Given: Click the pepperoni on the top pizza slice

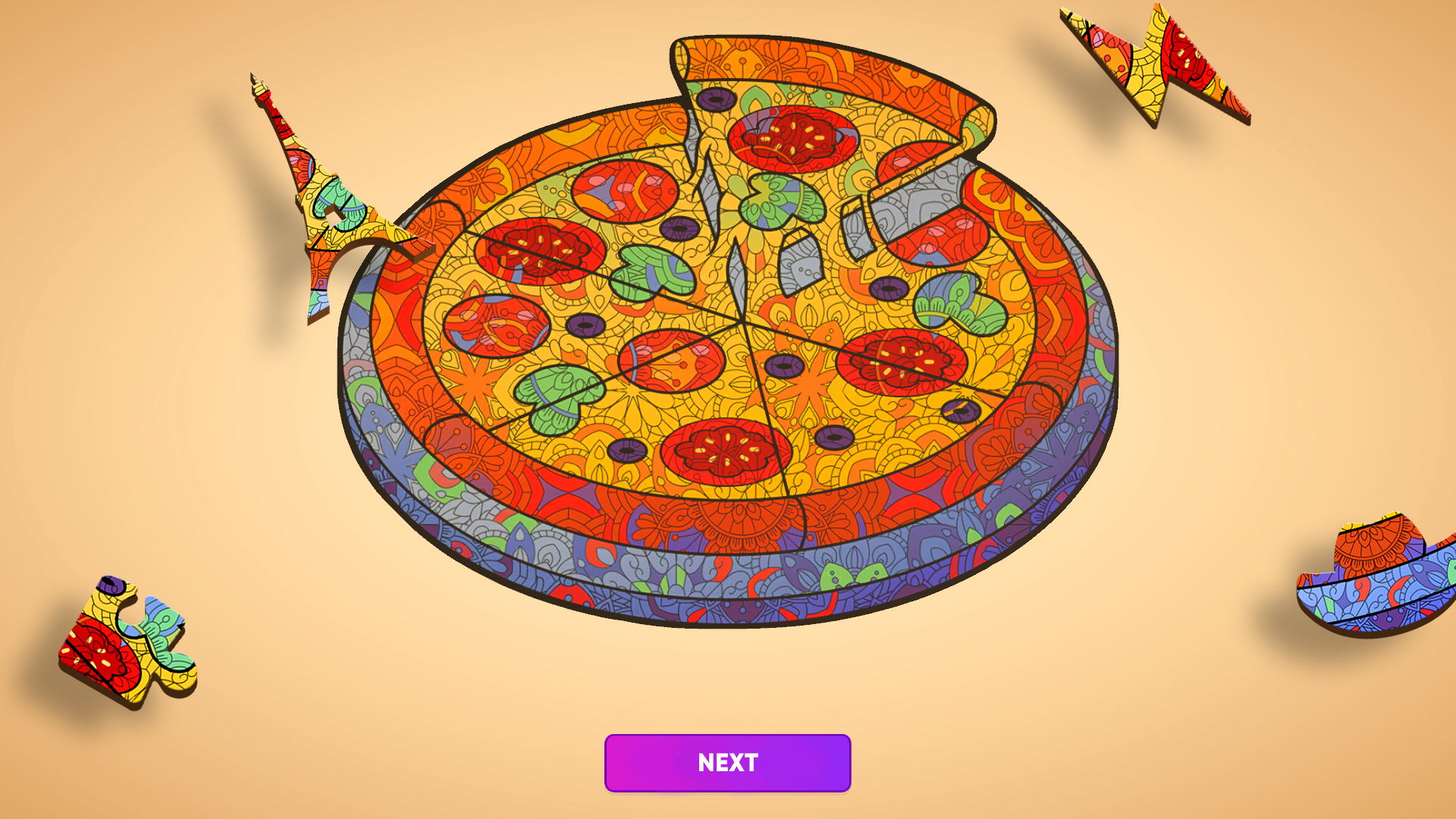Looking at the screenshot, I should click(x=792, y=140).
